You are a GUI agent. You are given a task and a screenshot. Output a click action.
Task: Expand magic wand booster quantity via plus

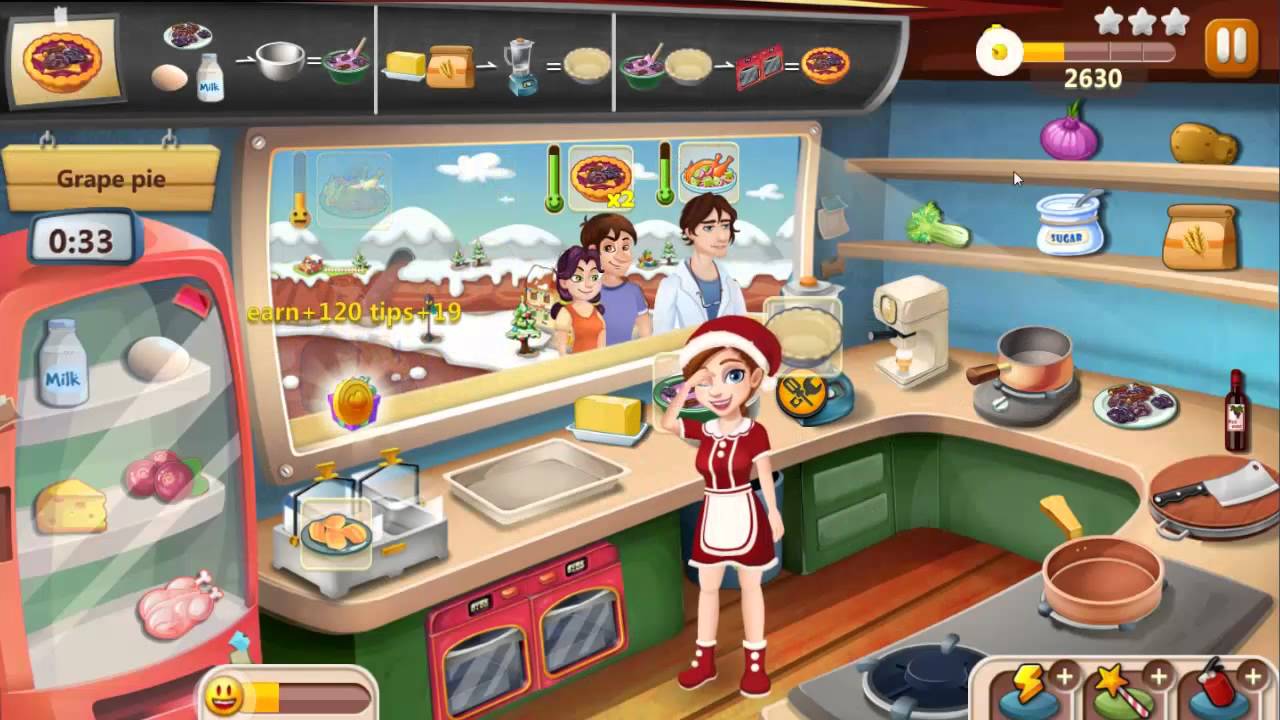point(1157,675)
